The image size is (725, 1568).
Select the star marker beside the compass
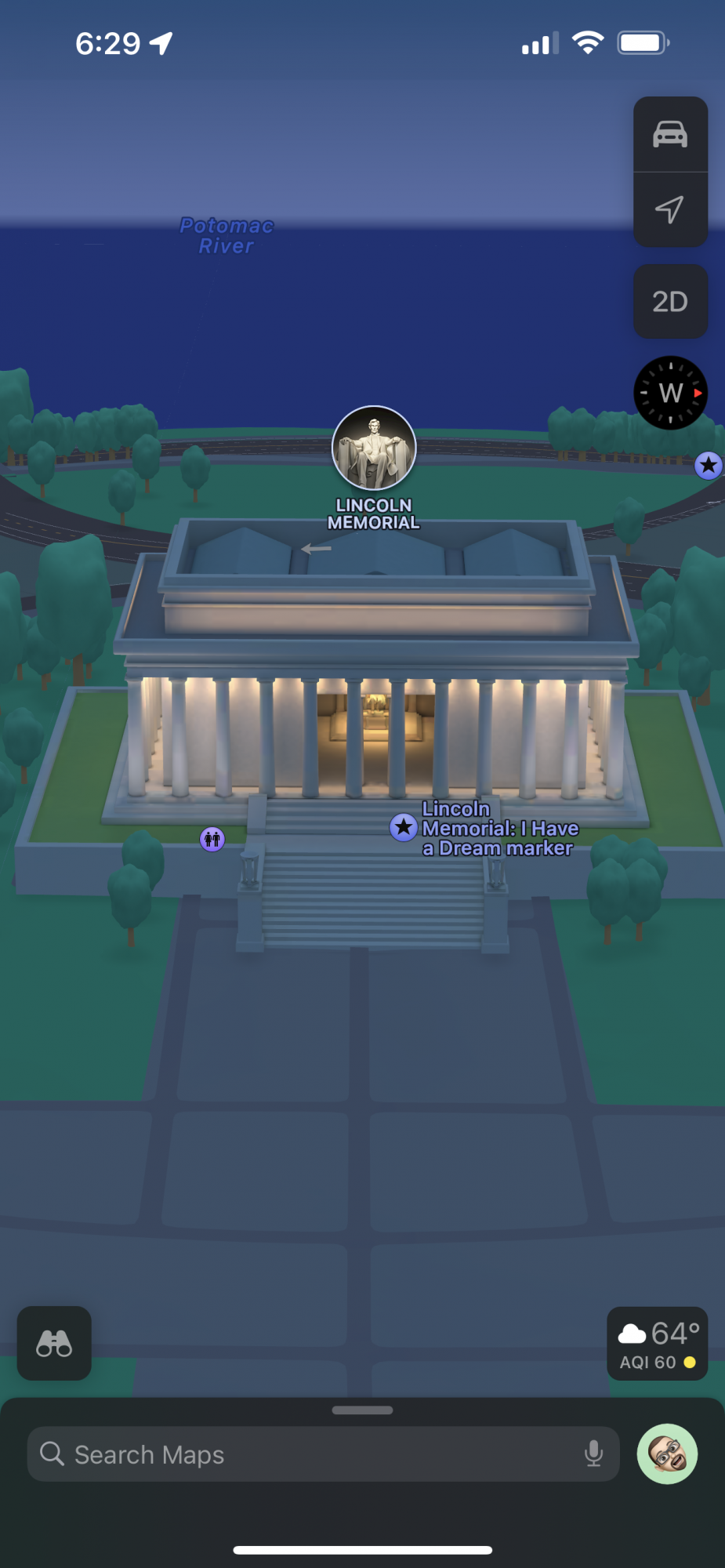click(x=709, y=466)
